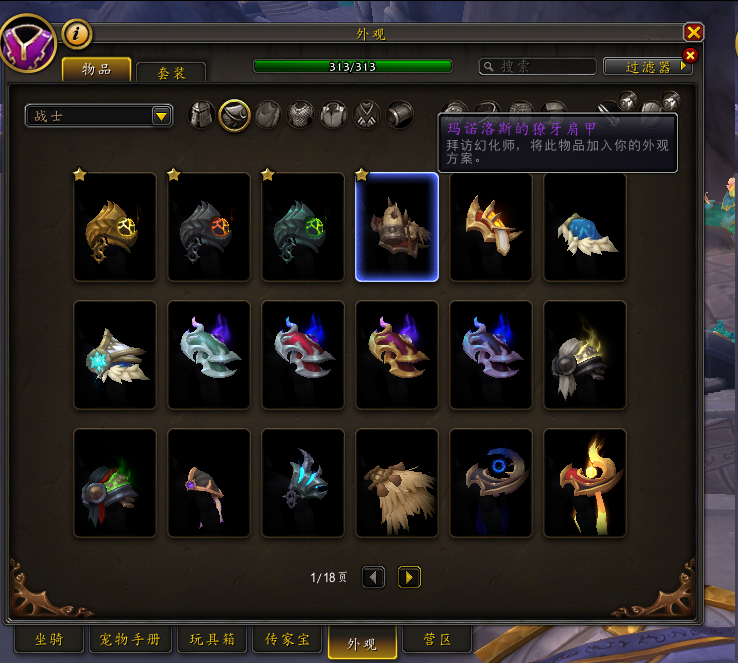Select the 物品 items tab

96,69
